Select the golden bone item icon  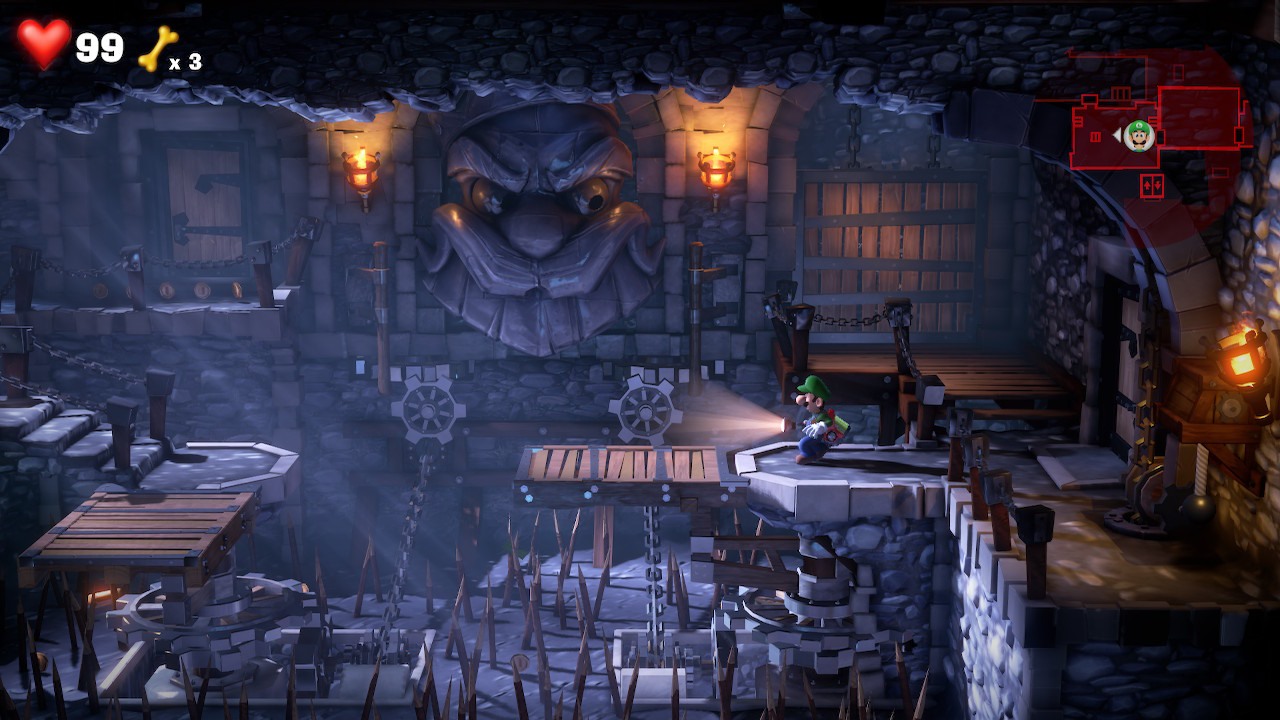(157, 48)
